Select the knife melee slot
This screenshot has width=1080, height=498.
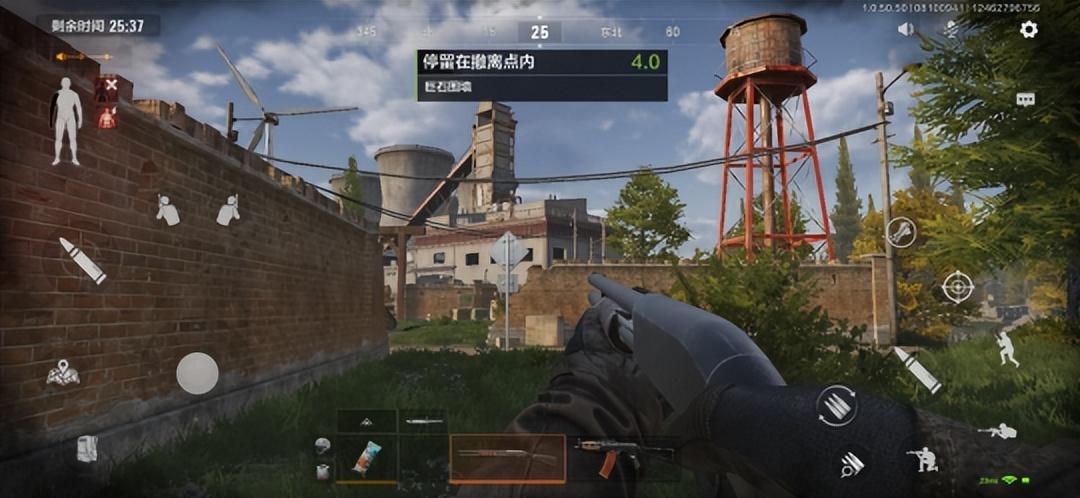423,421
